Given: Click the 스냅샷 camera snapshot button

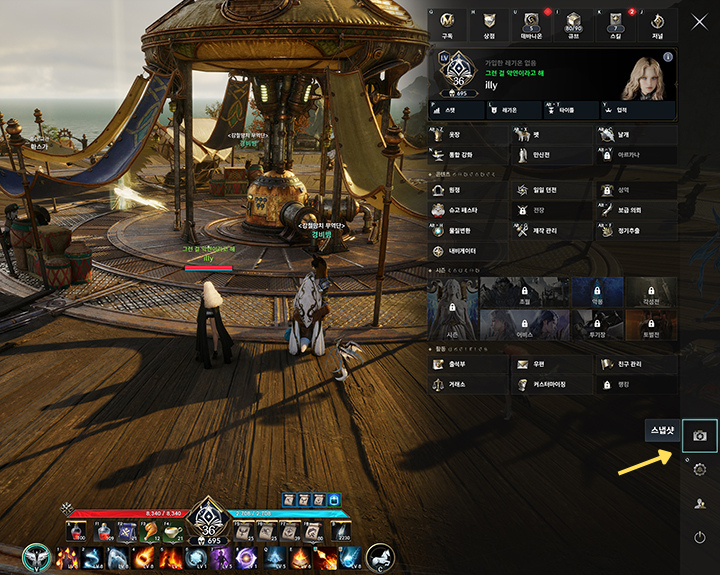Looking at the screenshot, I should point(700,436).
